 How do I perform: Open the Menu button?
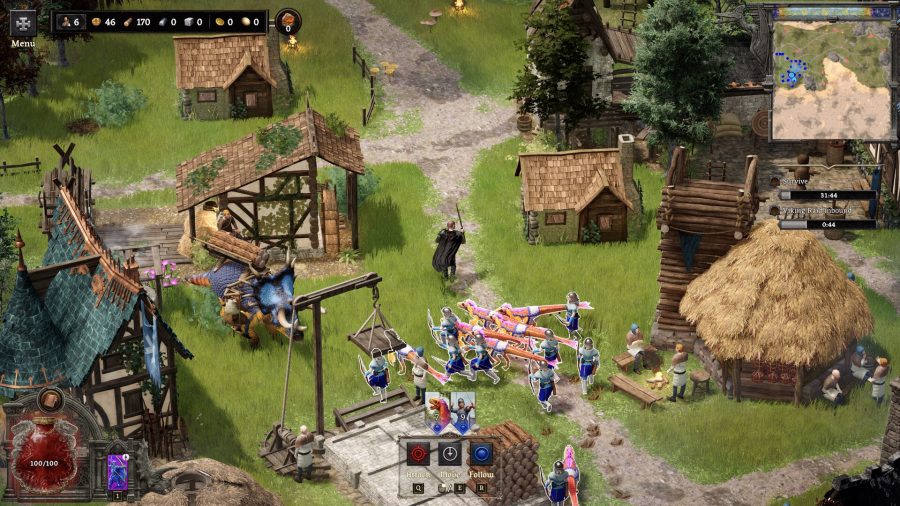pyautogui.click(x=22, y=23)
